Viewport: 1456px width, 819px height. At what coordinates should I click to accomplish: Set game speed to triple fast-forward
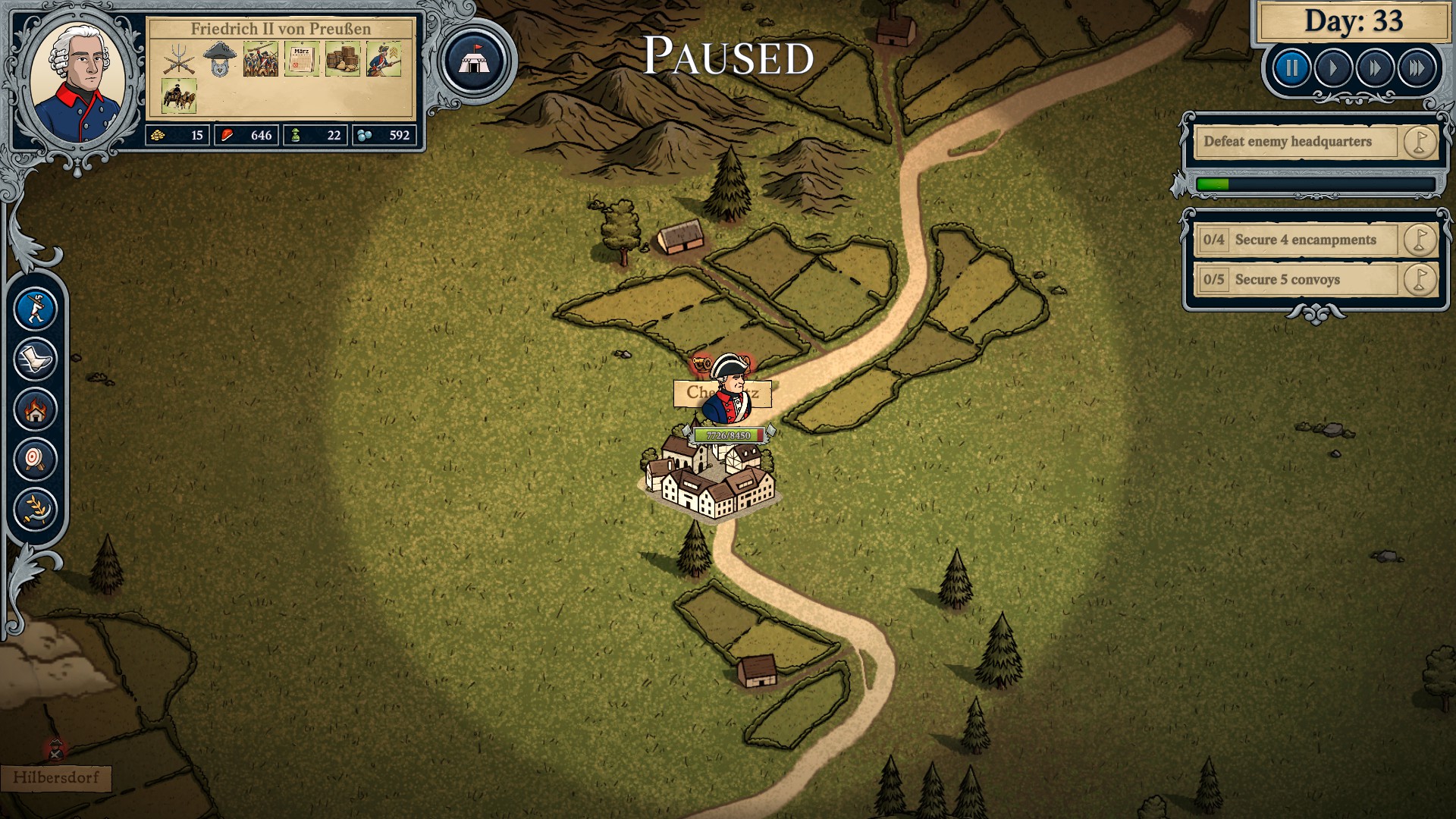(x=1417, y=69)
